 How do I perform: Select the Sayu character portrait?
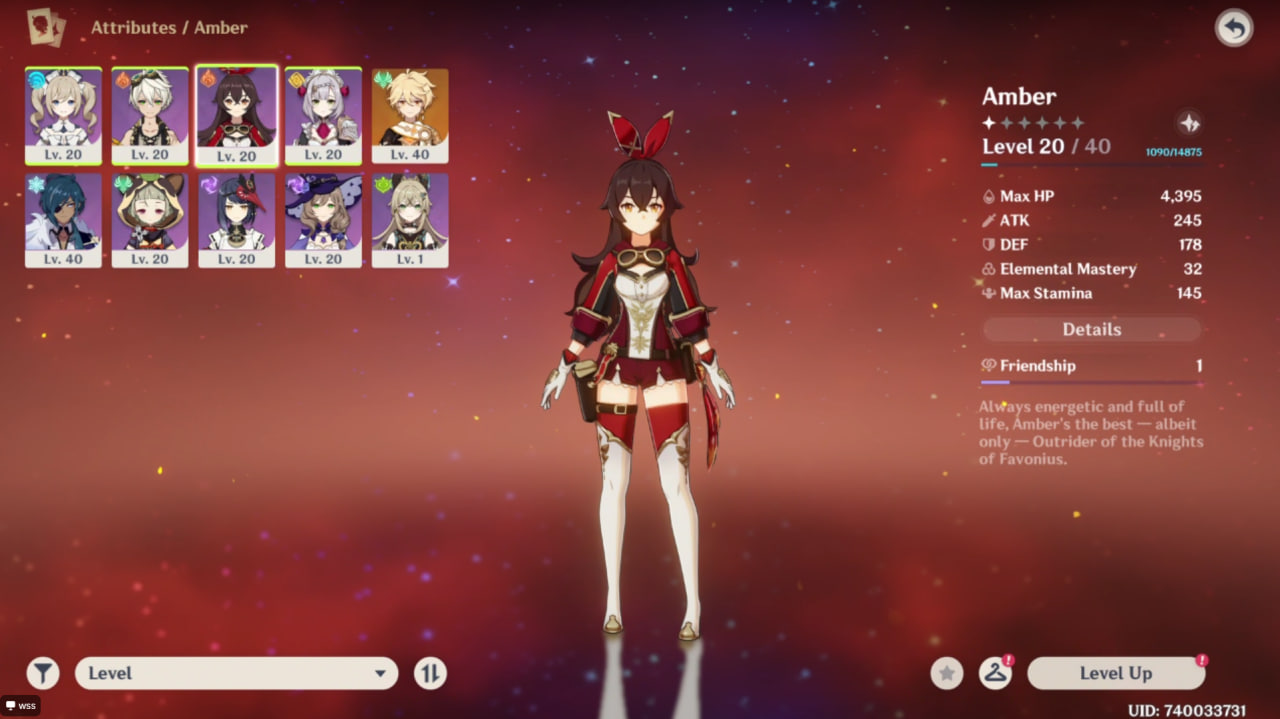tap(150, 220)
